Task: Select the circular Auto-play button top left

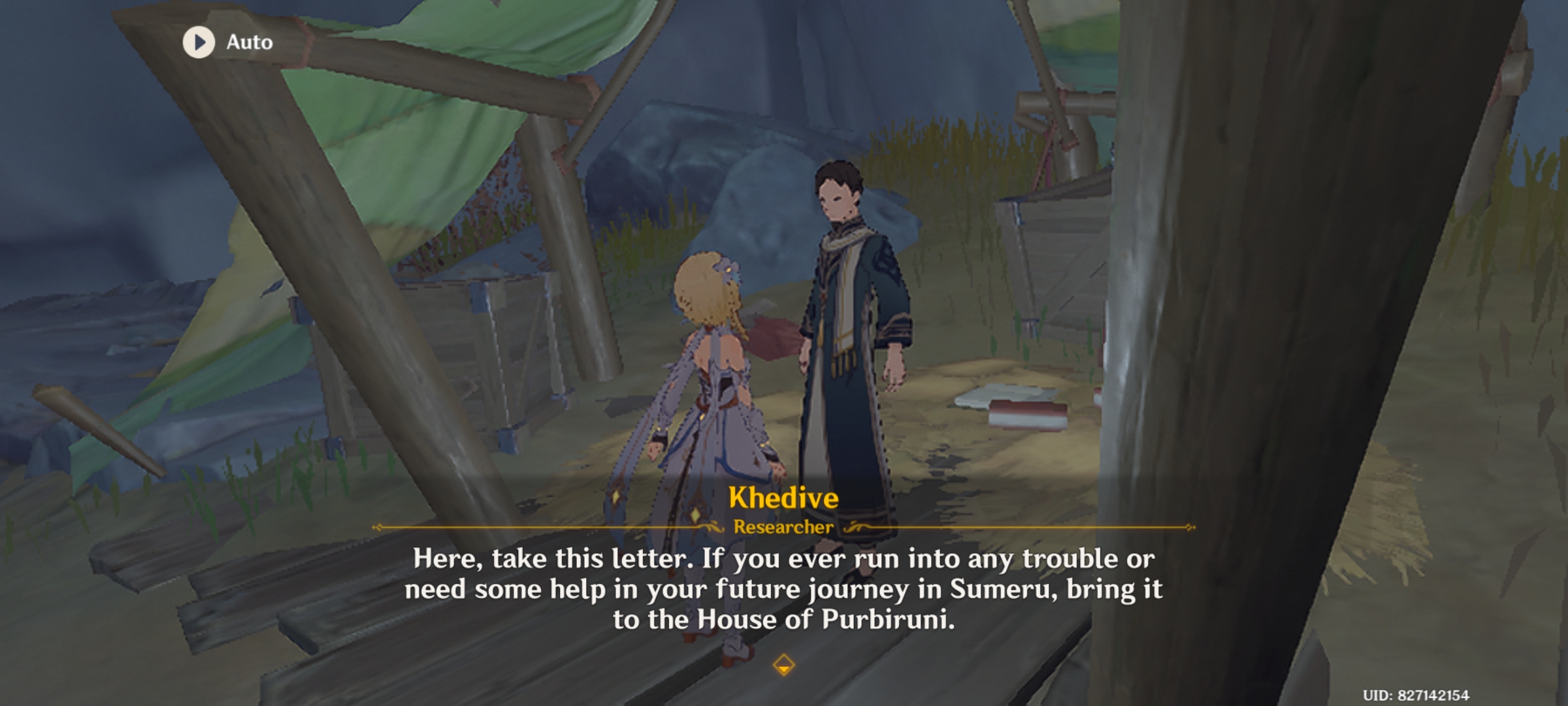Action: pyautogui.click(x=198, y=42)
